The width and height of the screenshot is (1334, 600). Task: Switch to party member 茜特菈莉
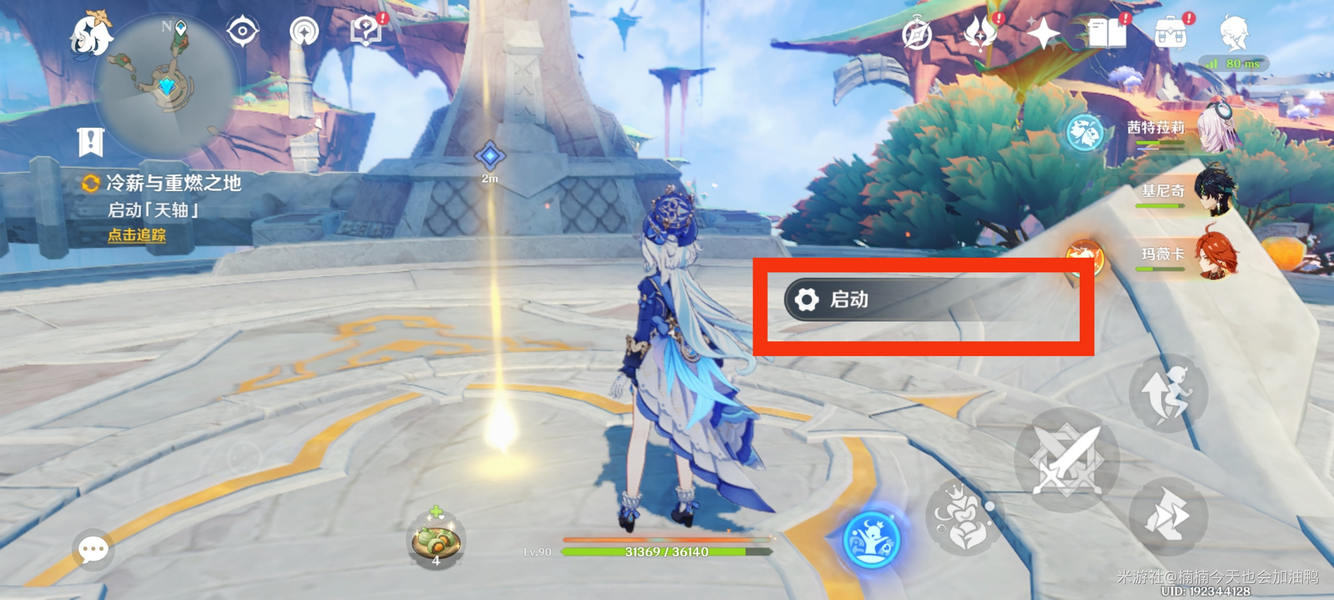pos(1212,133)
